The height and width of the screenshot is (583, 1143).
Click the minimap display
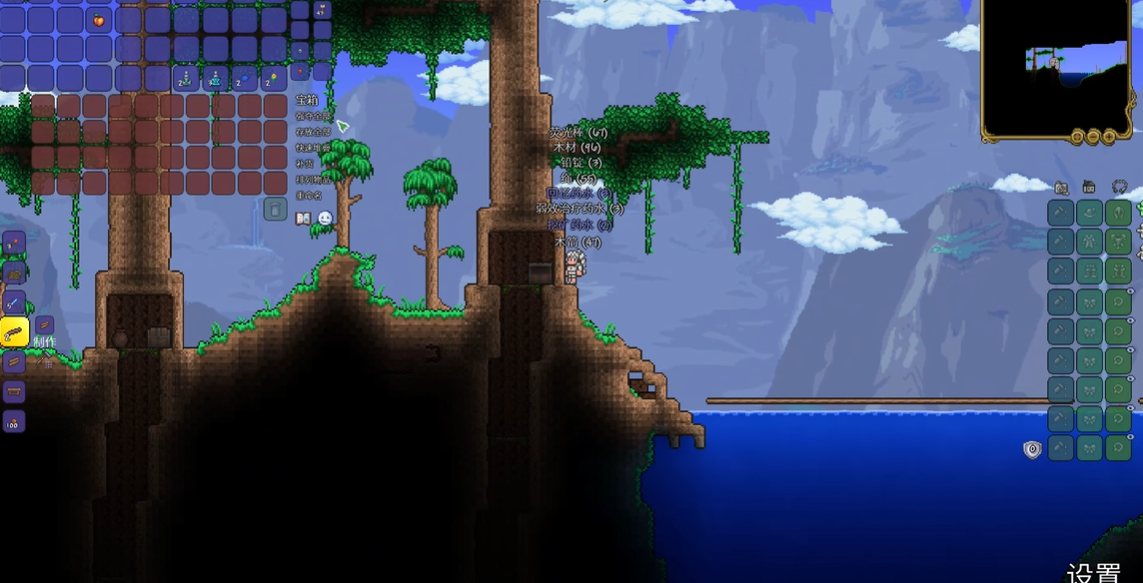(x=1060, y=63)
